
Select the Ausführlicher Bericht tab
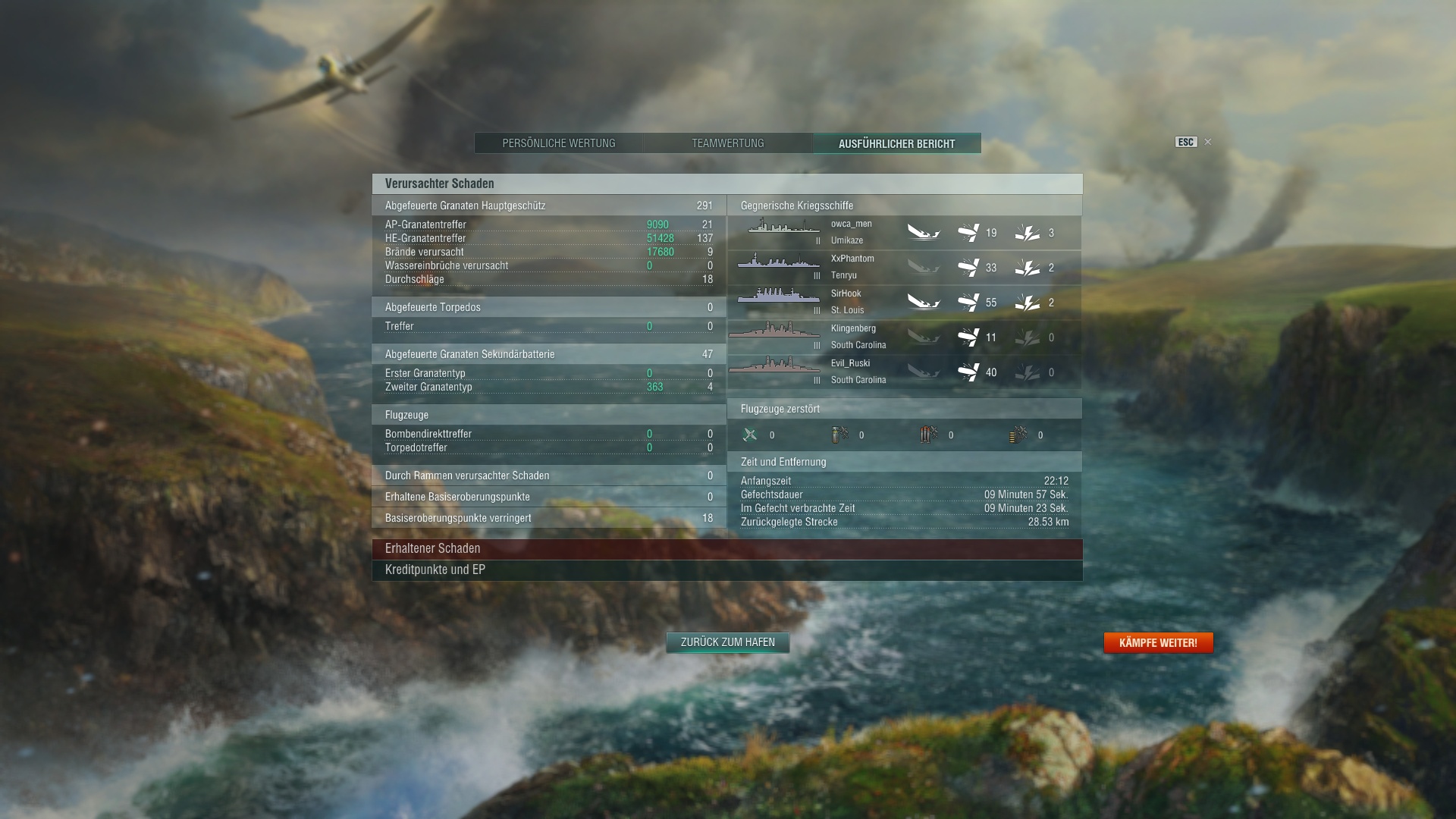click(x=896, y=143)
